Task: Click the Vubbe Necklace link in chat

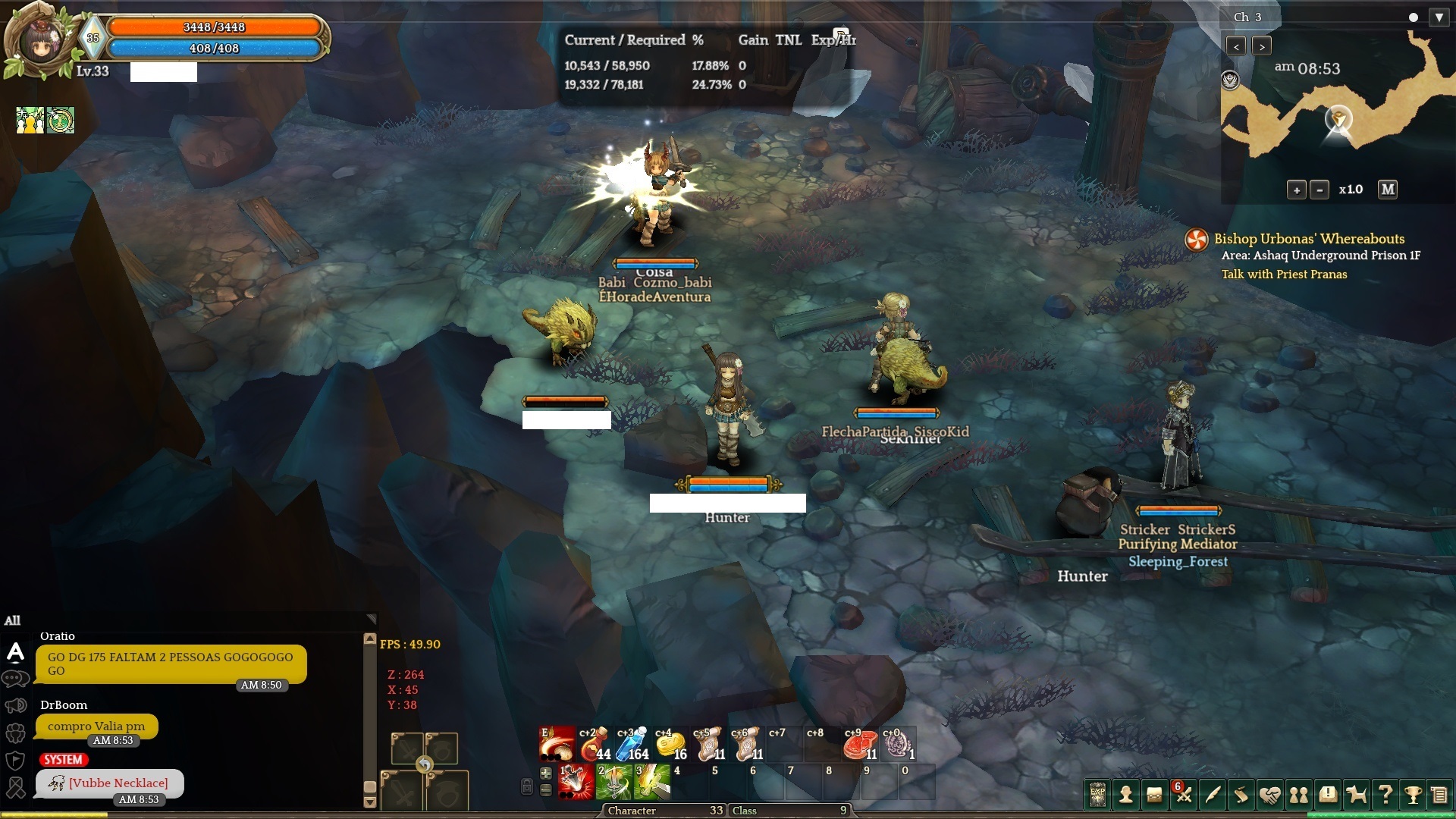Action: [x=118, y=783]
